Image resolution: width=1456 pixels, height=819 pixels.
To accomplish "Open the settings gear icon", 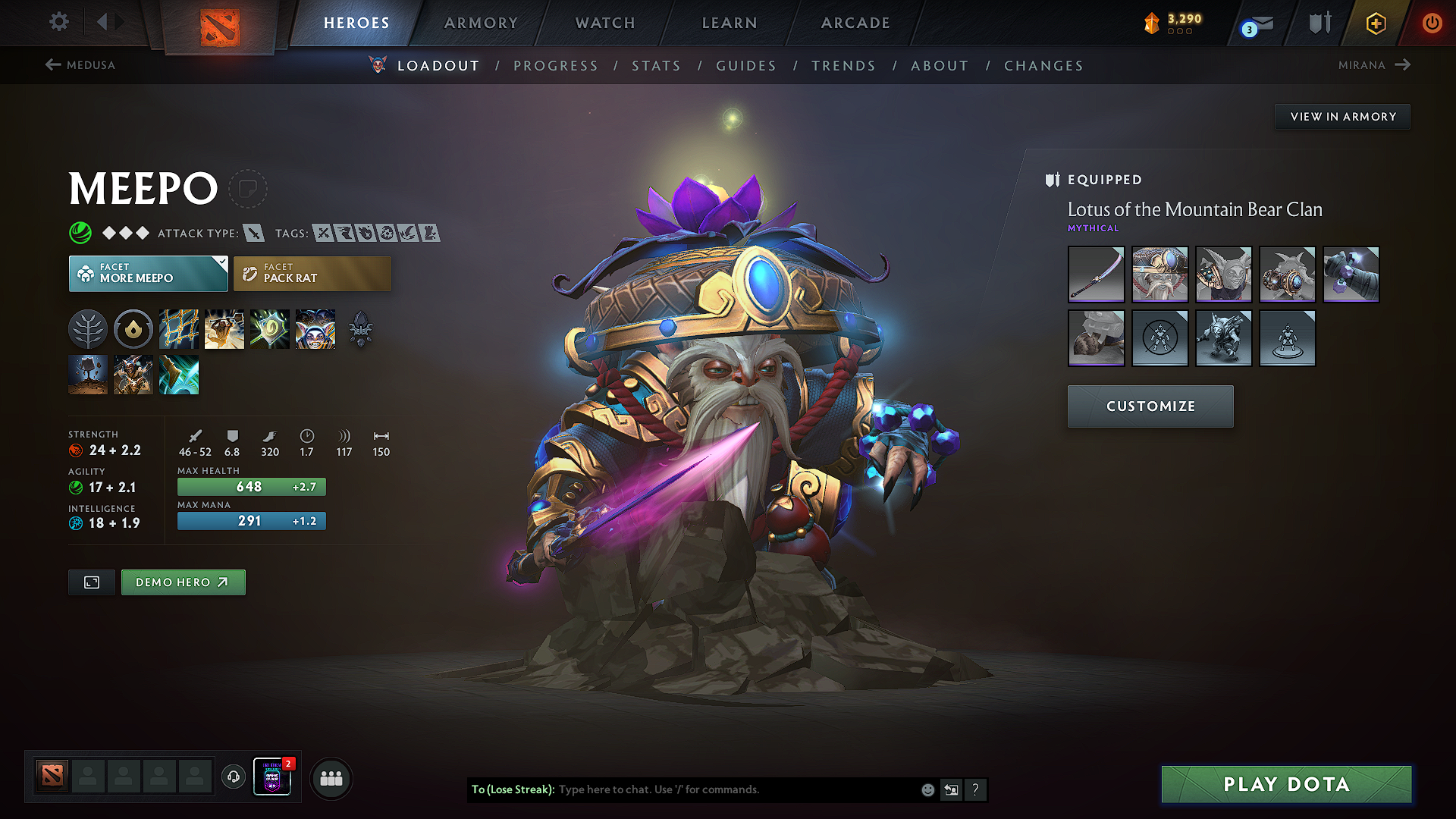I will coord(58,22).
